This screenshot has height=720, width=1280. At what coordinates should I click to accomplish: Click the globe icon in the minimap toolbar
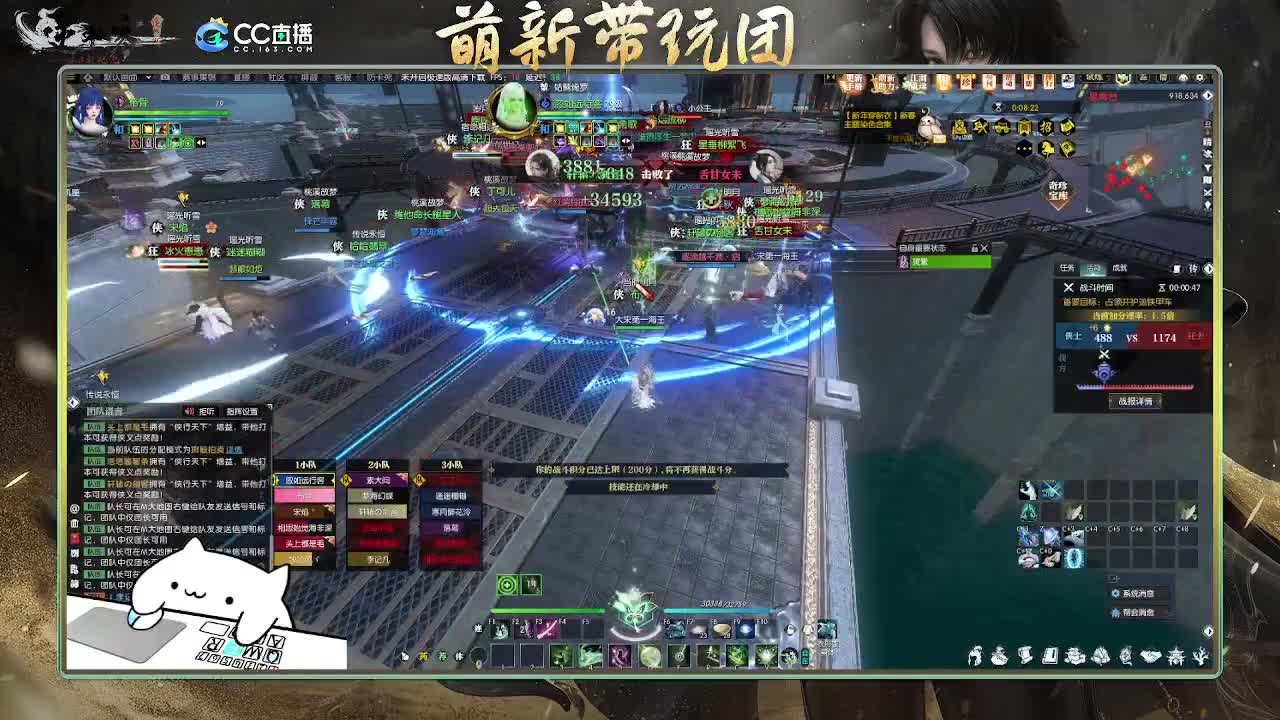click(1183, 77)
